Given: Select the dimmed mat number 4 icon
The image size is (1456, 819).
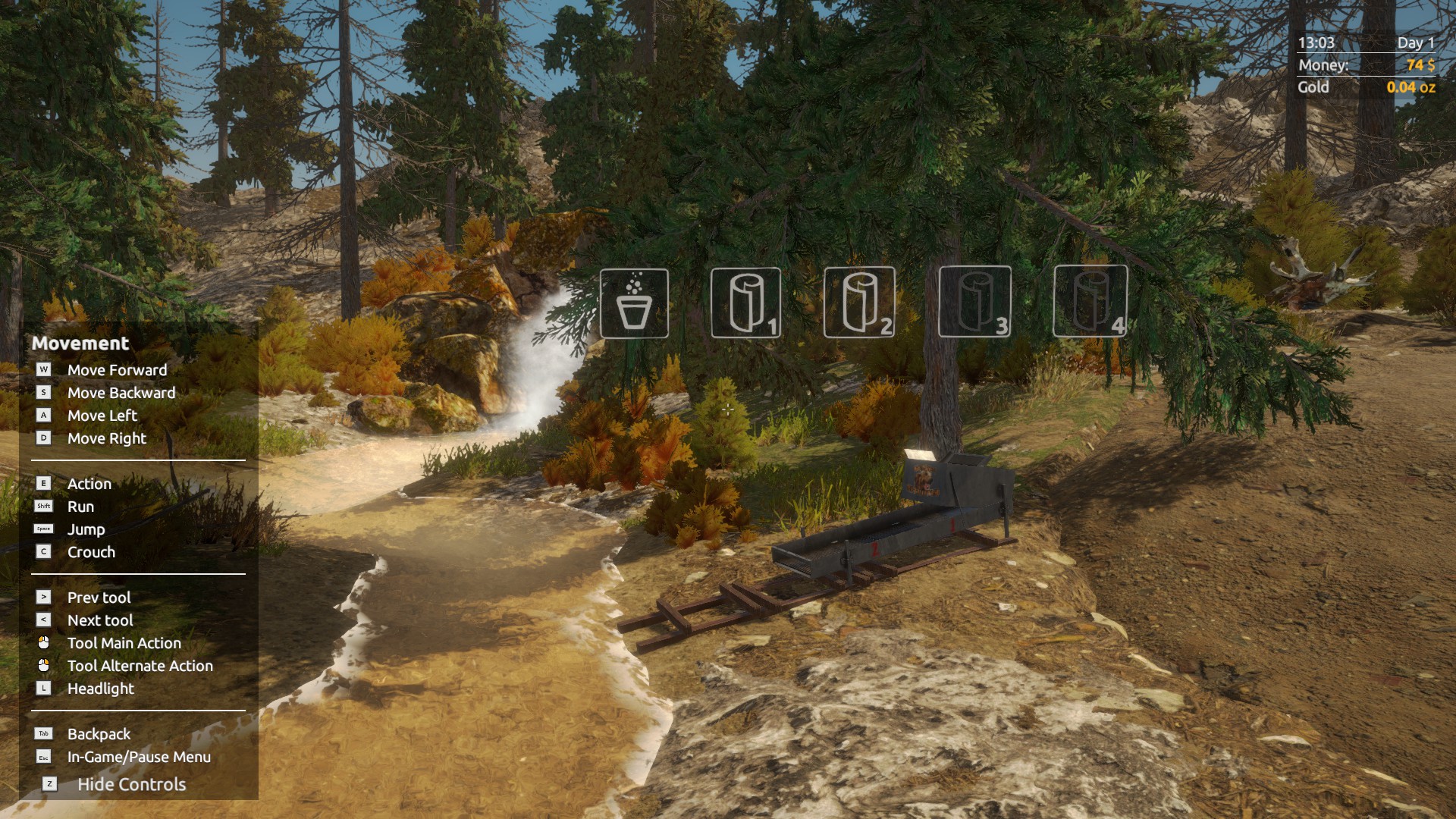Looking at the screenshot, I should point(1090,301).
